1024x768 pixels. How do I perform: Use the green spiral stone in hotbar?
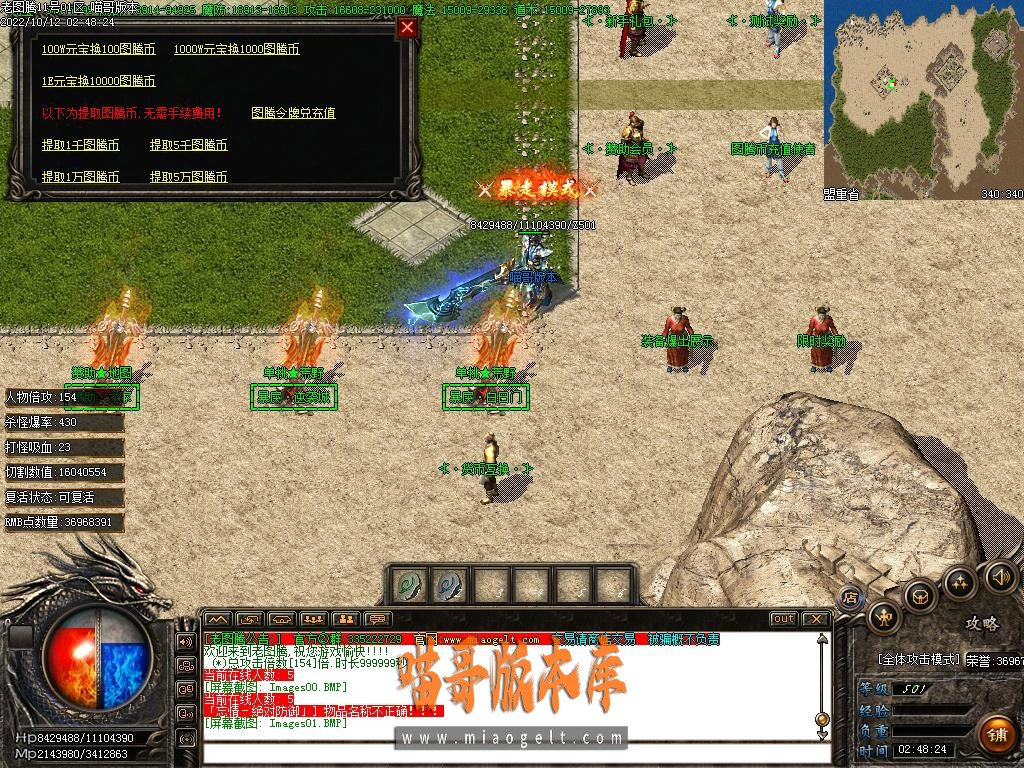click(408, 585)
